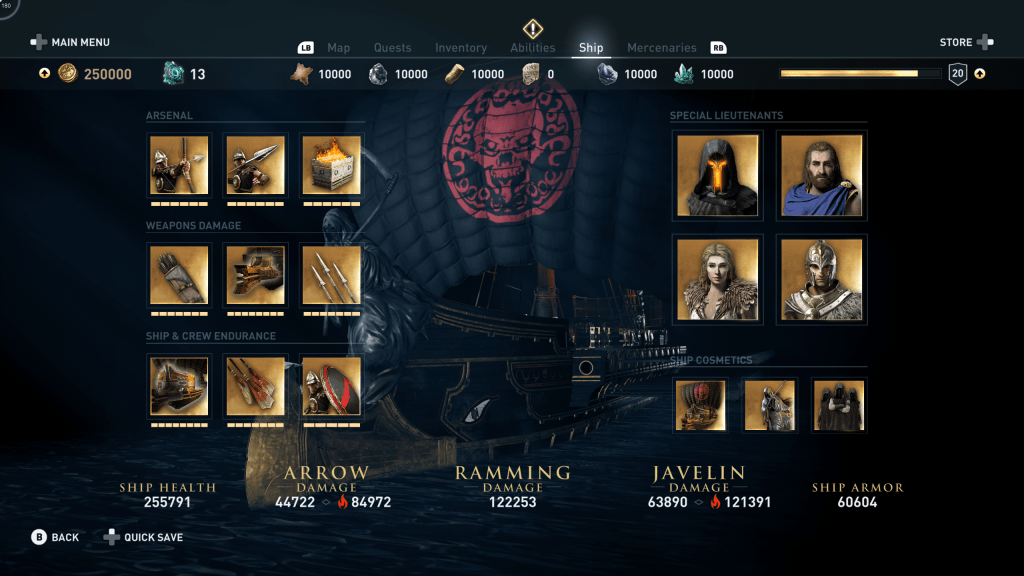Choose the bearded lieutenant in blue cloak
The height and width of the screenshot is (576, 1024).
821,176
